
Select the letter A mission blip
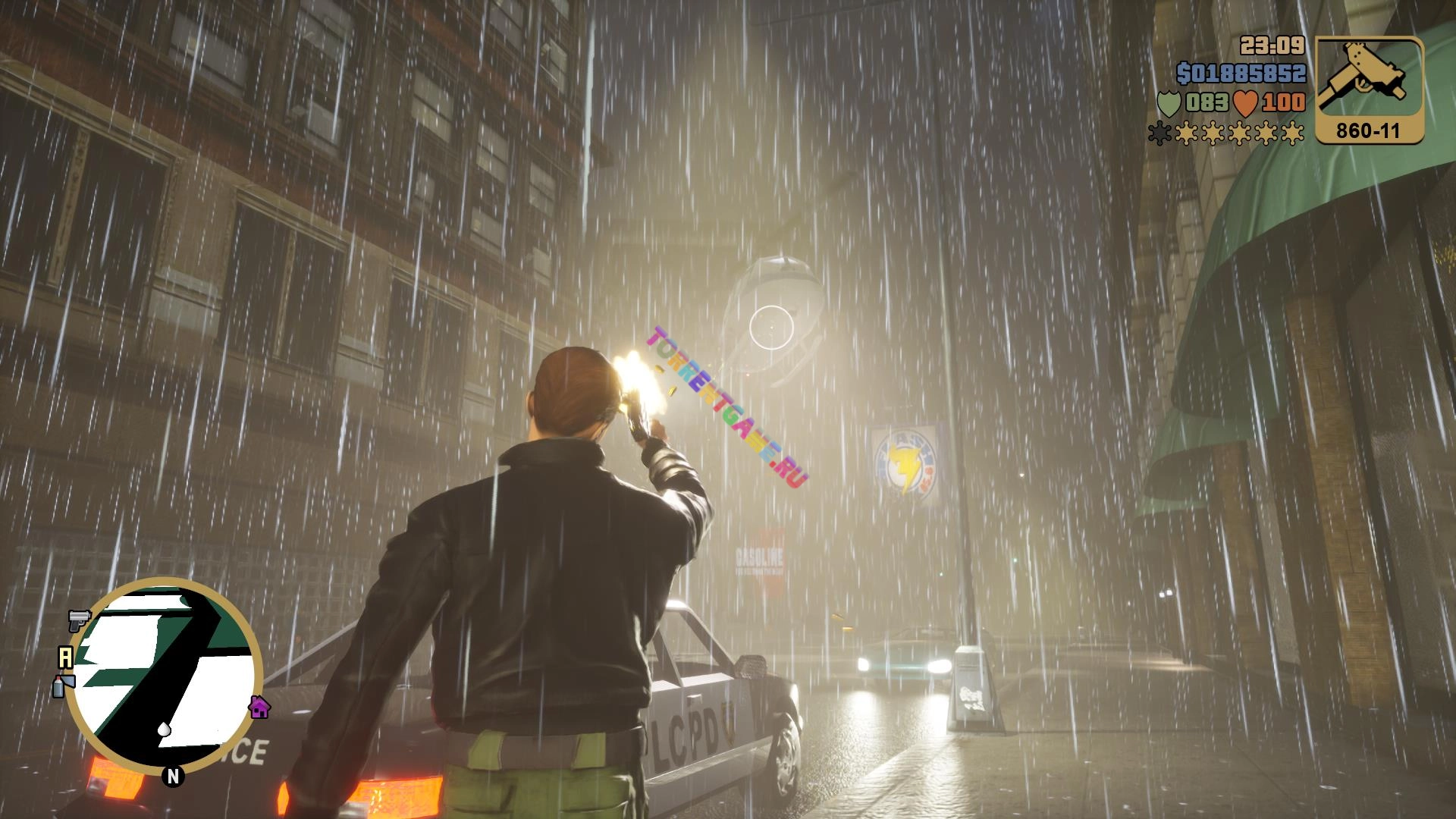(x=66, y=657)
